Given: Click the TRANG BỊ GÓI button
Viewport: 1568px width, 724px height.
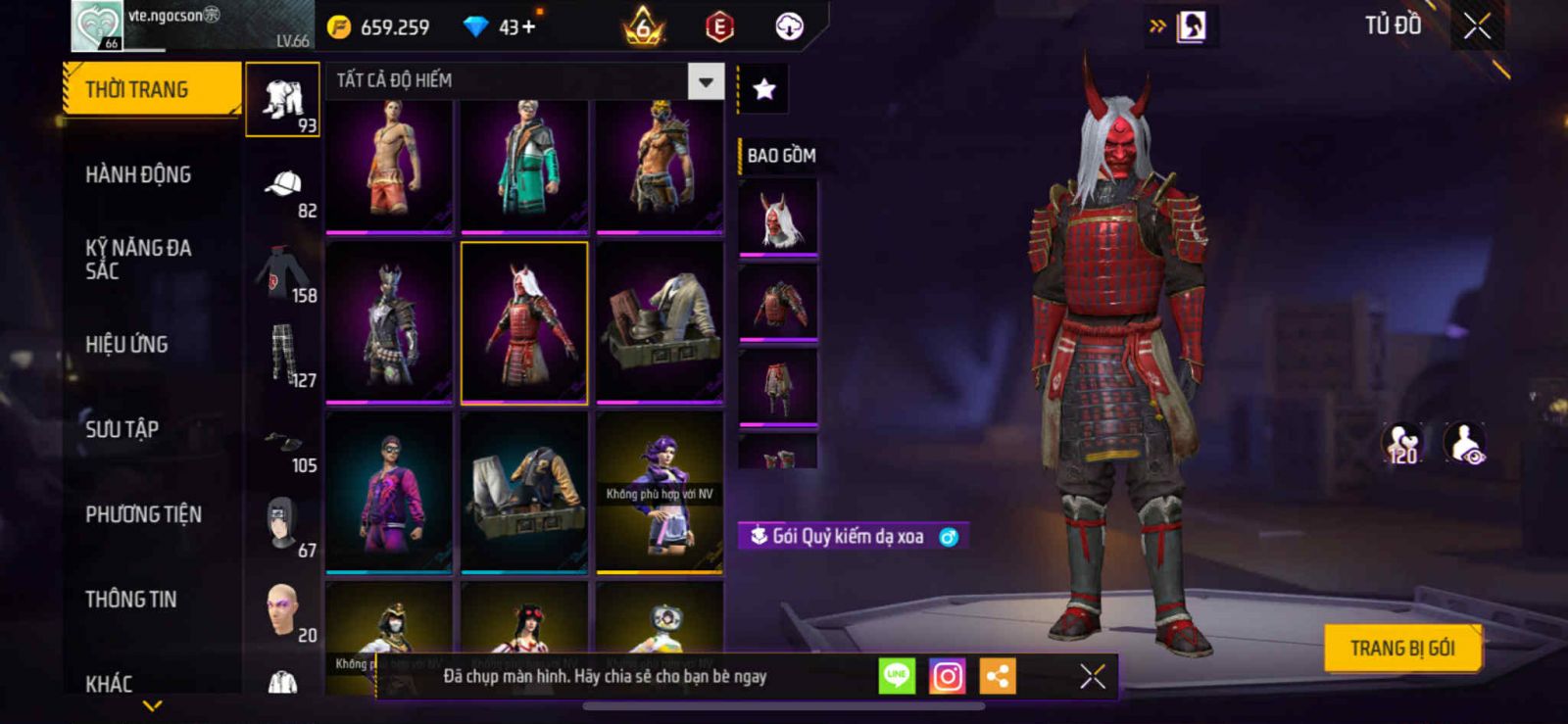Looking at the screenshot, I should (1401, 649).
